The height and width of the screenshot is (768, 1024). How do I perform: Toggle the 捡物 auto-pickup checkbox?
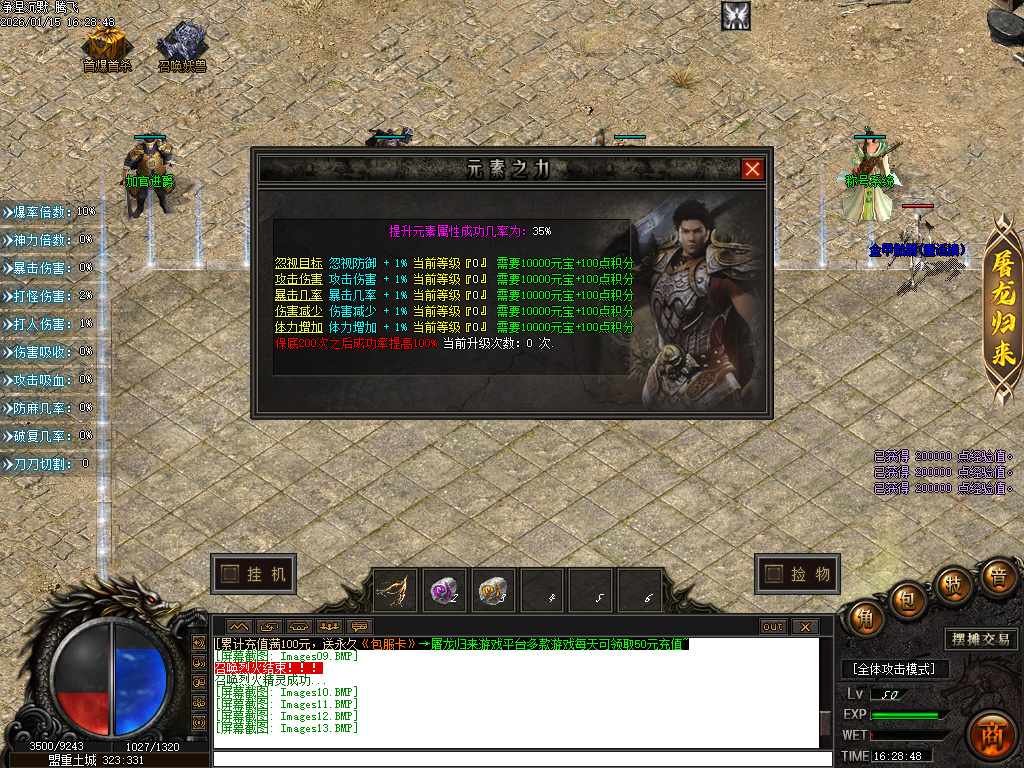(773, 574)
